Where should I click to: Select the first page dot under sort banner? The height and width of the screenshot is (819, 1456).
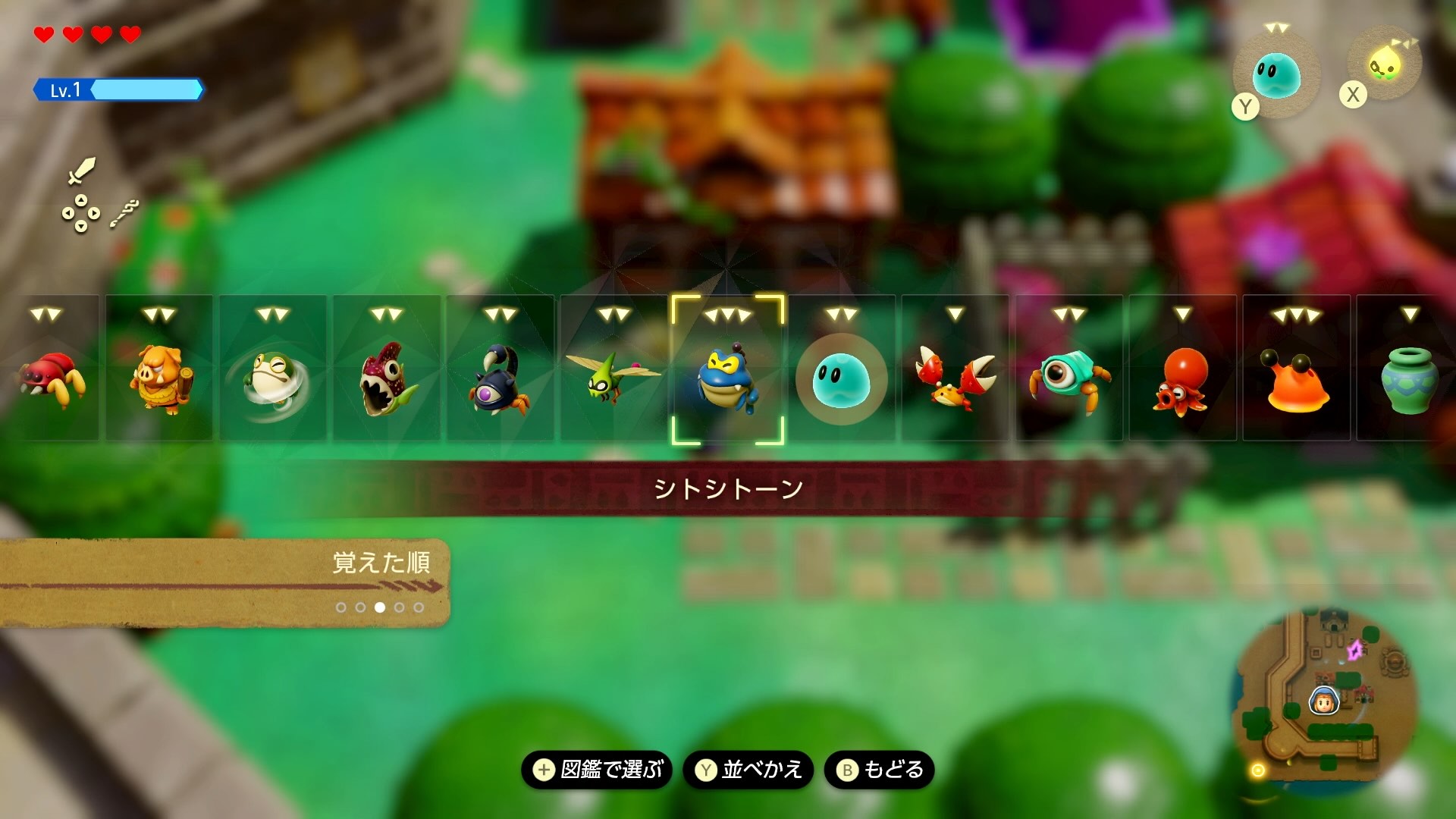click(x=340, y=607)
